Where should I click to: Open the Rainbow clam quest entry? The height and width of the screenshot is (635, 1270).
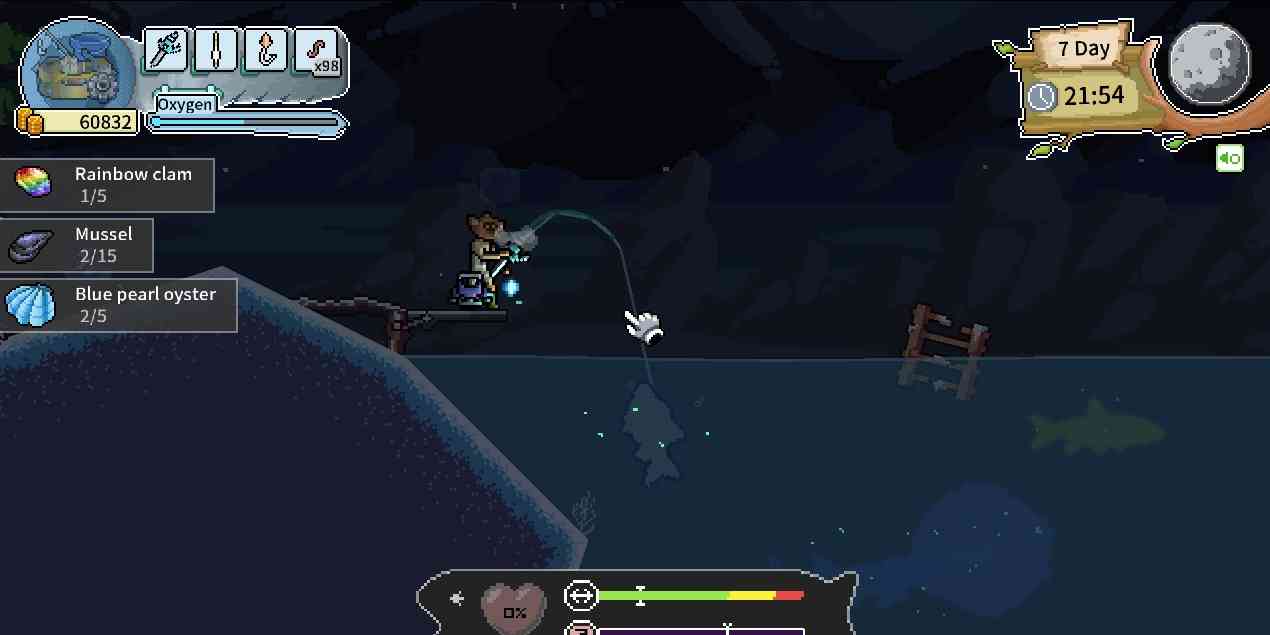(107, 184)
